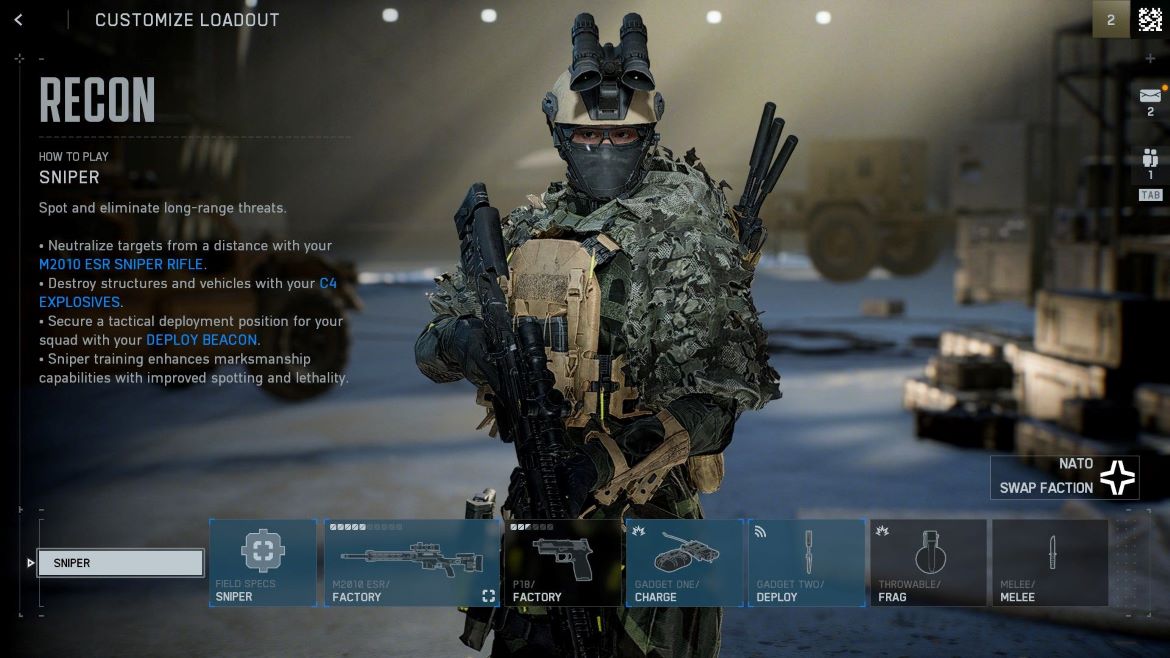Select the Gadget One Charge slot
The width and height of the screenshot is (1170, 658).
[684, 562]
